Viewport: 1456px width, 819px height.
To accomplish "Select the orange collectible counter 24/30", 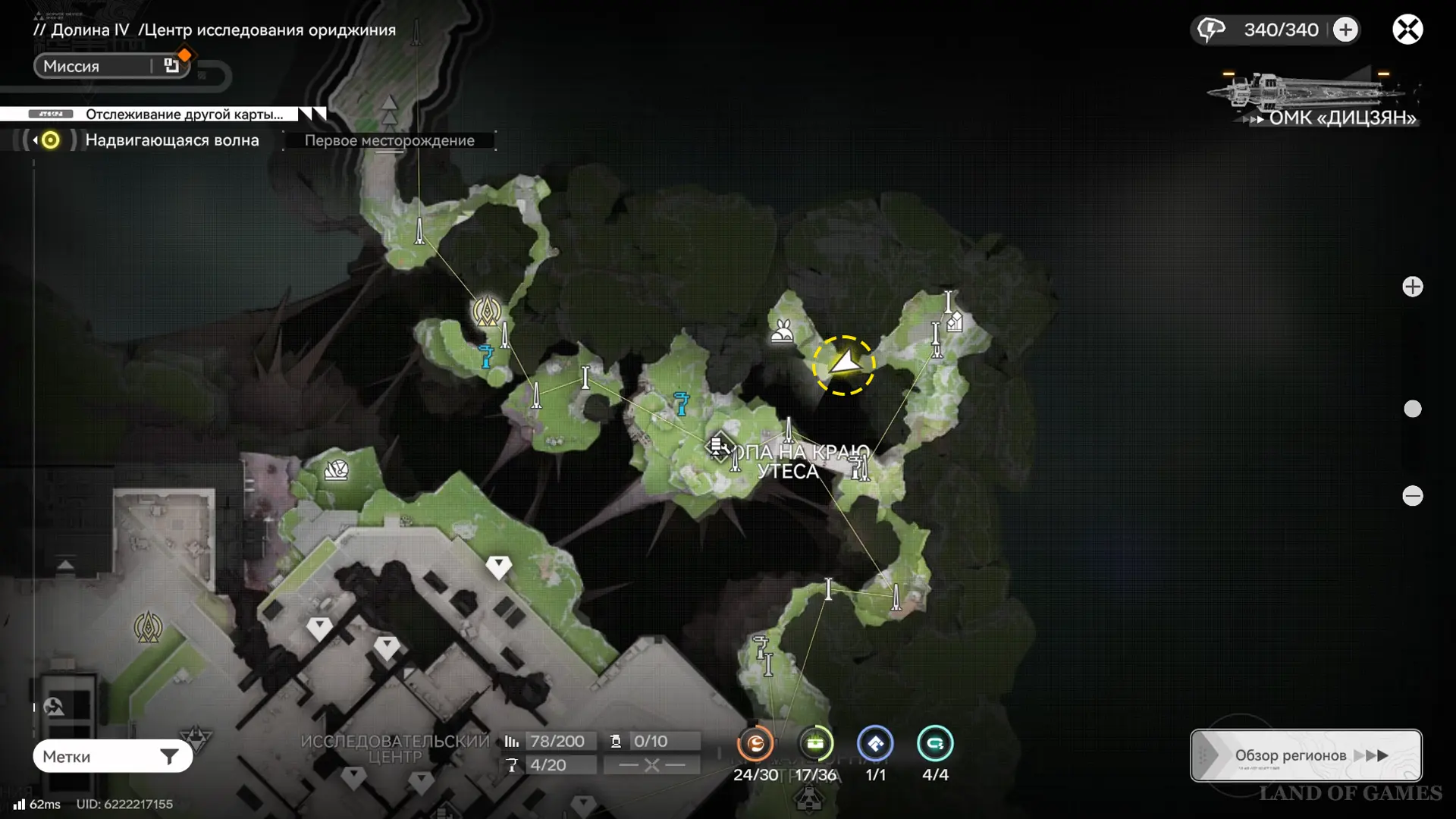I will pyautogui.click(x=755, y=745).
